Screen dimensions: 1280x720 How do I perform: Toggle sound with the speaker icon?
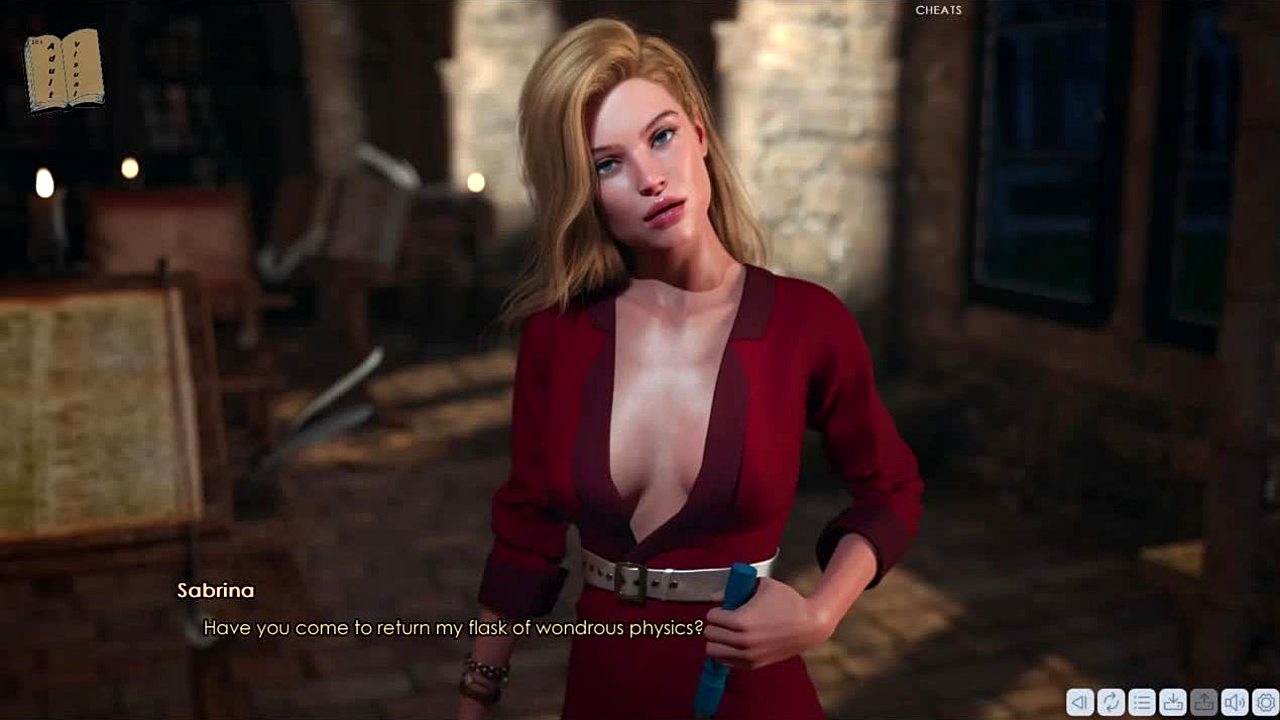[x=1234, y=703]
